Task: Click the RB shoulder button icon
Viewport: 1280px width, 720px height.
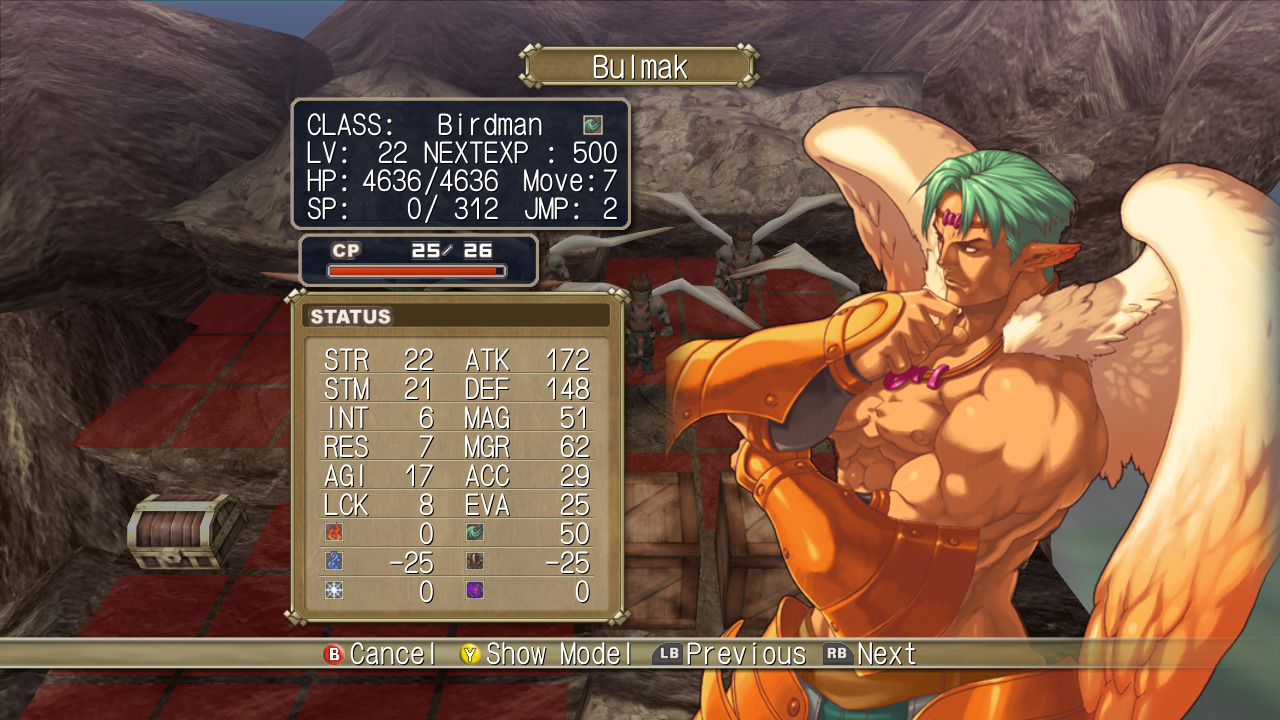Action: pos(840,654)
